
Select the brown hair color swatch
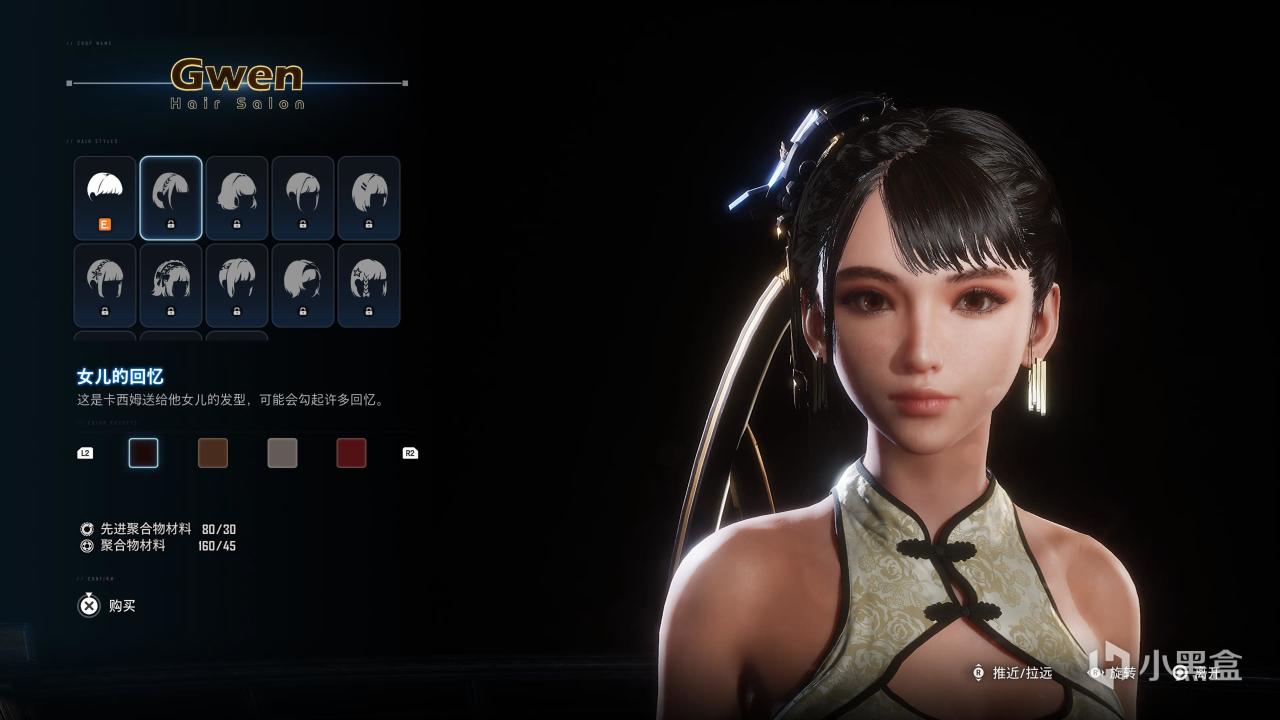click(213, 453)
